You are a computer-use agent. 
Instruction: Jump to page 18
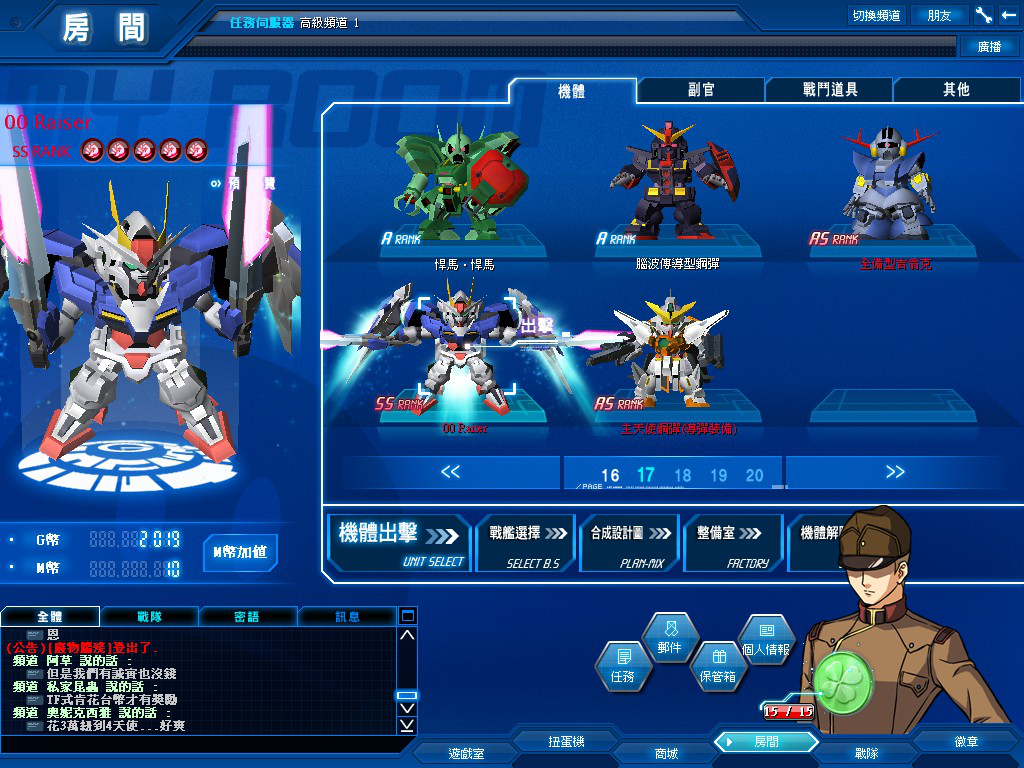click(x=683, y=476)
